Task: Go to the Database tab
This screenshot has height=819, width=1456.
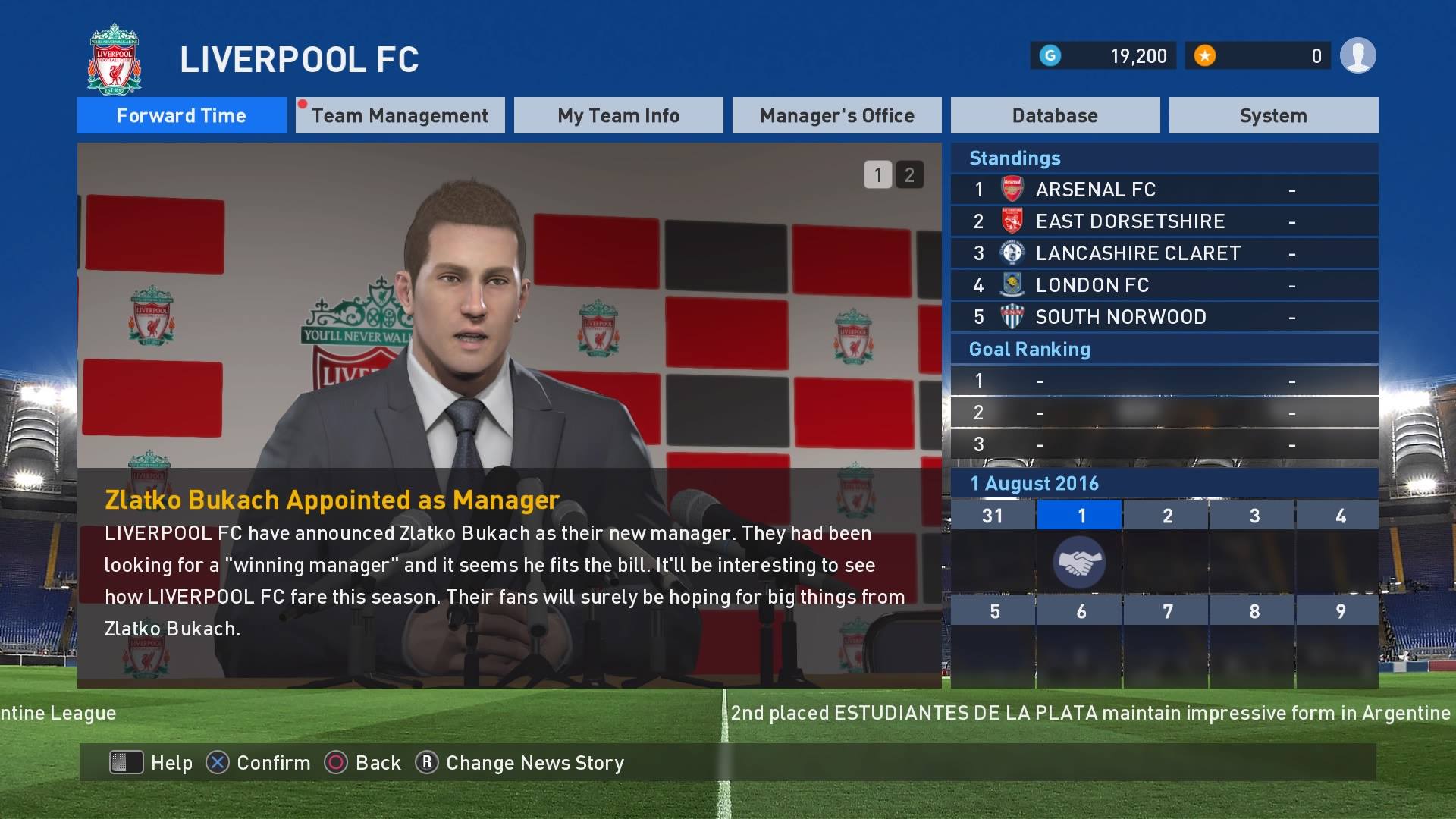Action: (1055, 115)
